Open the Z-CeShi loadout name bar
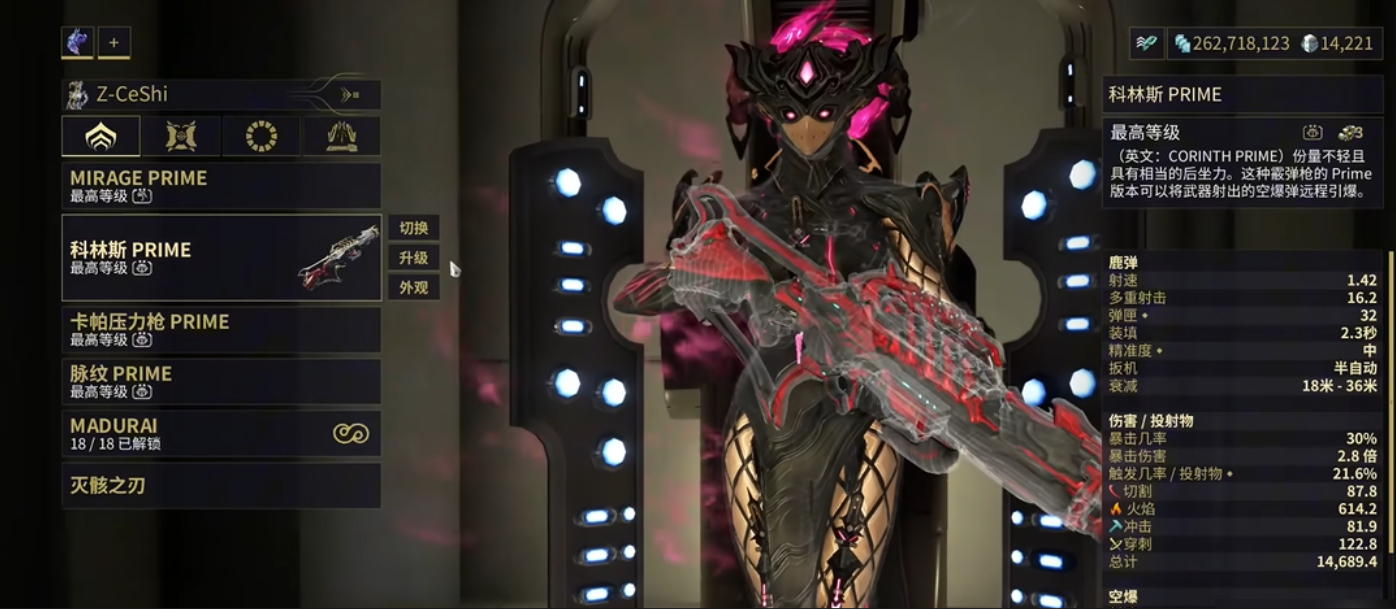Image resolution: width=1396 pixels, height=609 pixels. coord(220,95)
